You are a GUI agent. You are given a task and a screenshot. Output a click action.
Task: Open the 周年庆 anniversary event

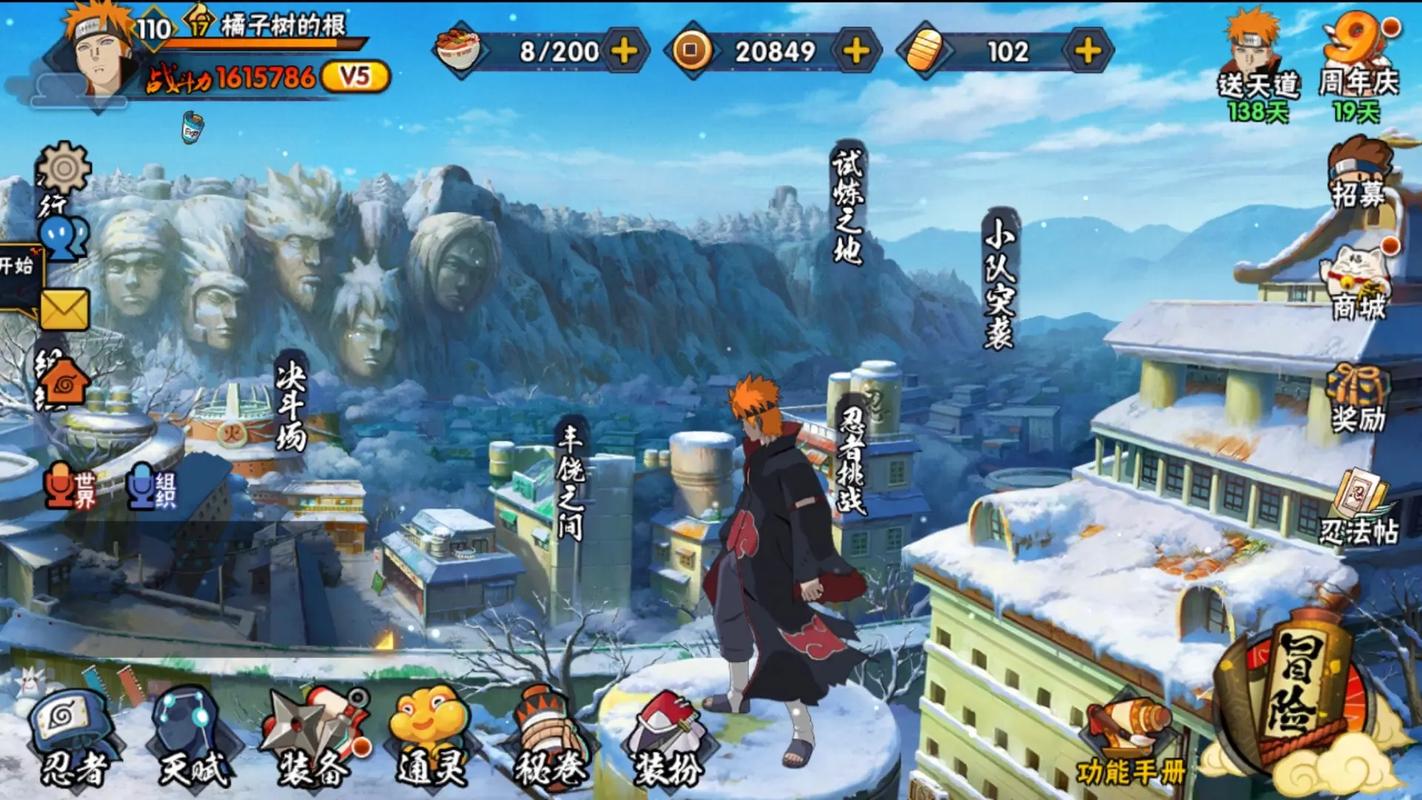click(x=1357, y=55)
